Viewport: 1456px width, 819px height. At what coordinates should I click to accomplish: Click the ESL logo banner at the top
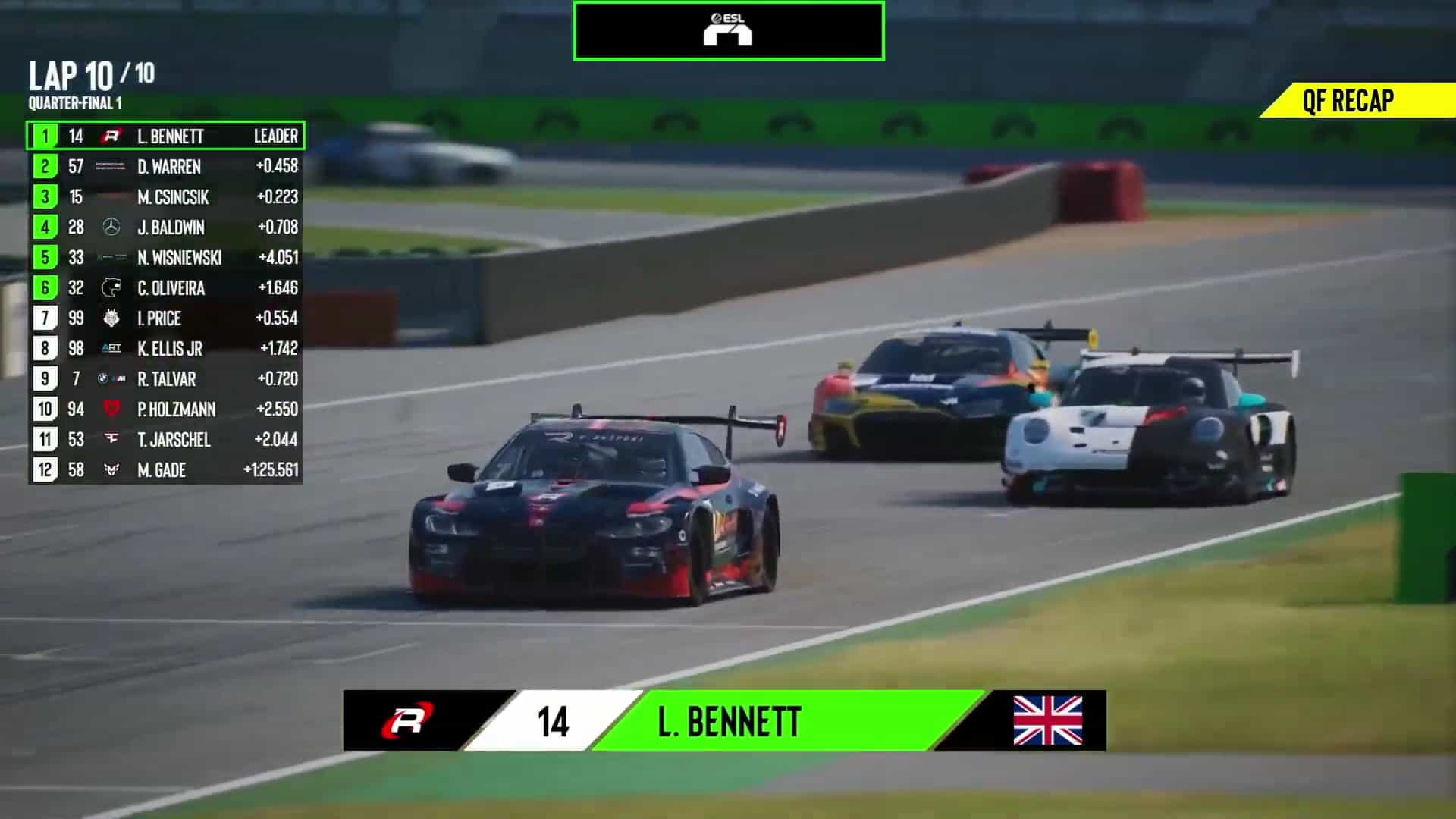(x=728, y=30)
